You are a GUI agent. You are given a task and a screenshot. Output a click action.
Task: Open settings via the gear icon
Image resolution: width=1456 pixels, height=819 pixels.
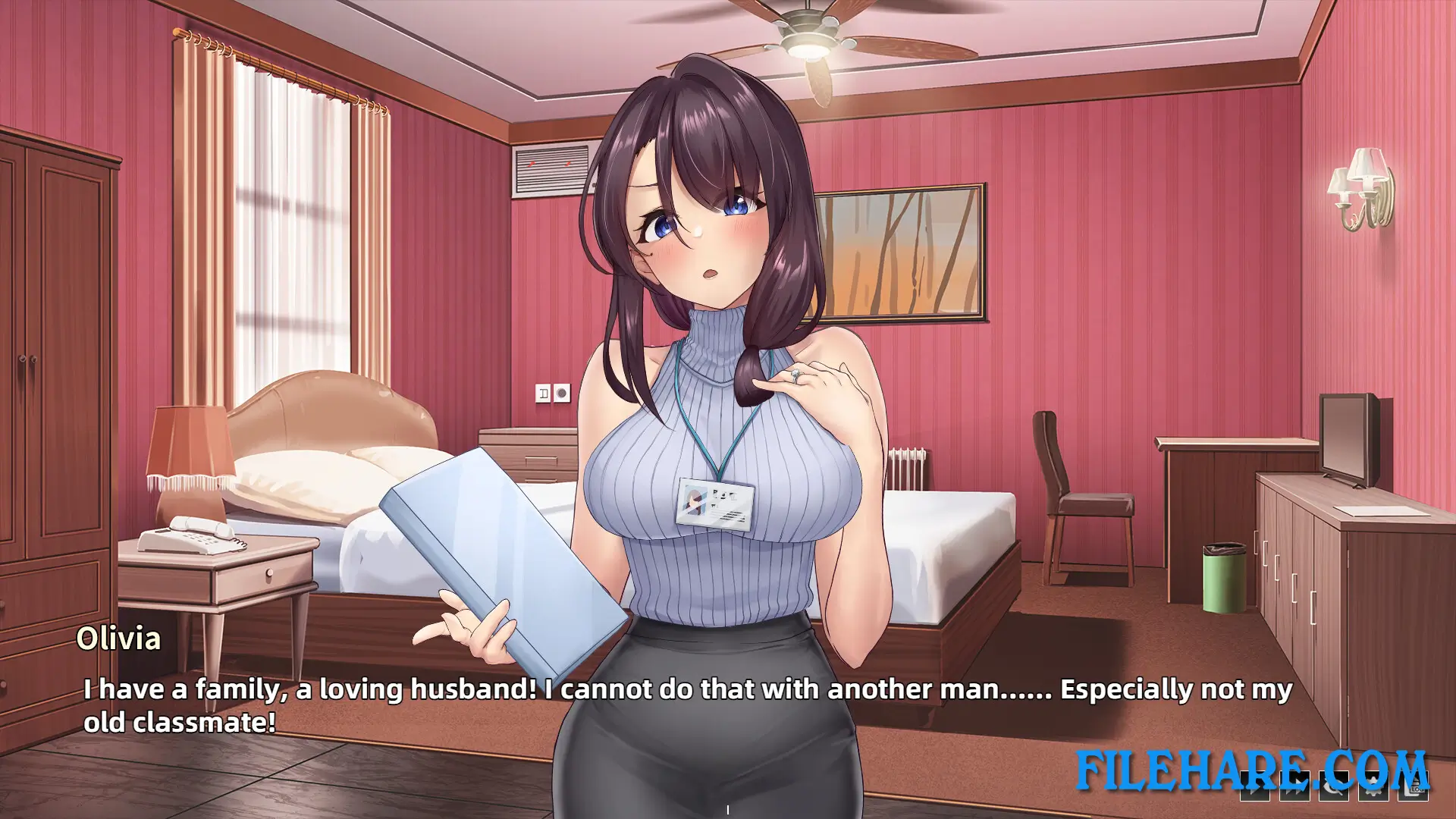point(1373,786)
